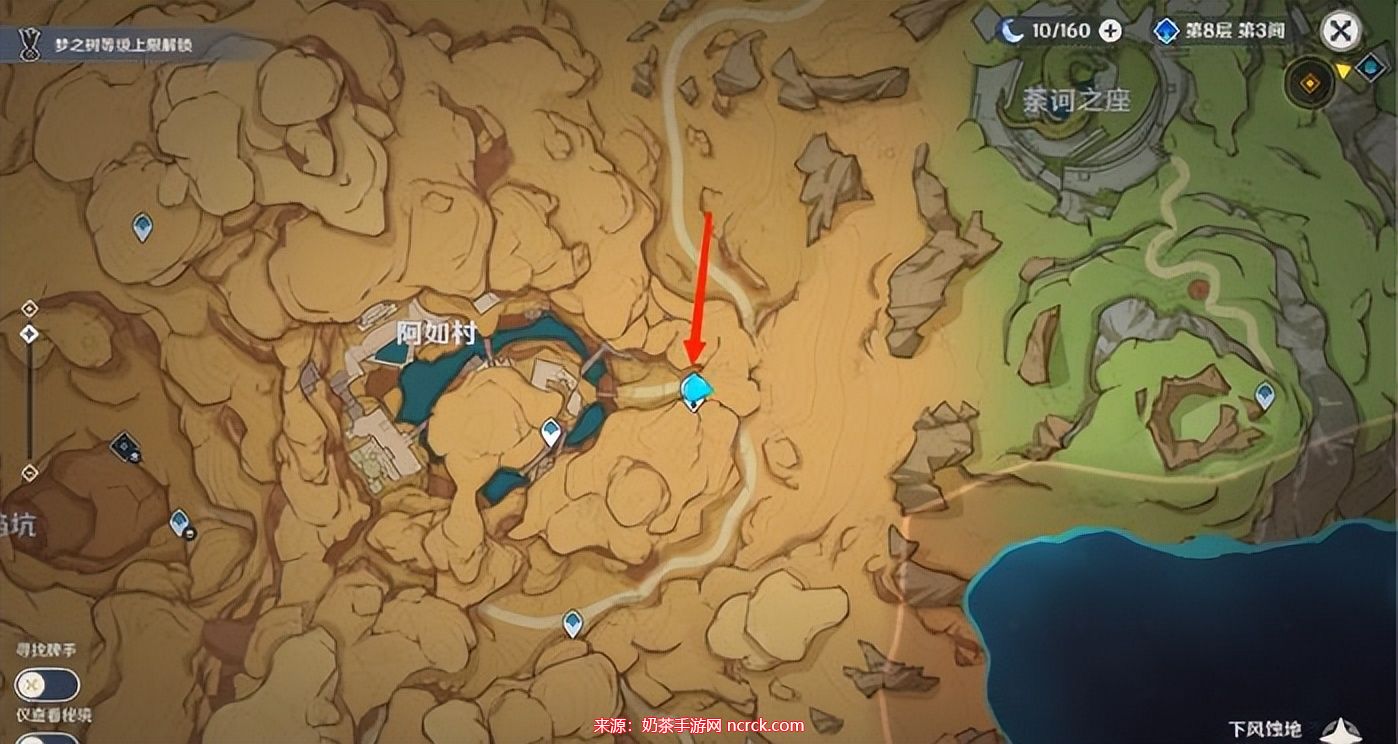Open the dark domain marker near the pit
This screenshot has height=744, width=1398.
(x=126, y=446)
